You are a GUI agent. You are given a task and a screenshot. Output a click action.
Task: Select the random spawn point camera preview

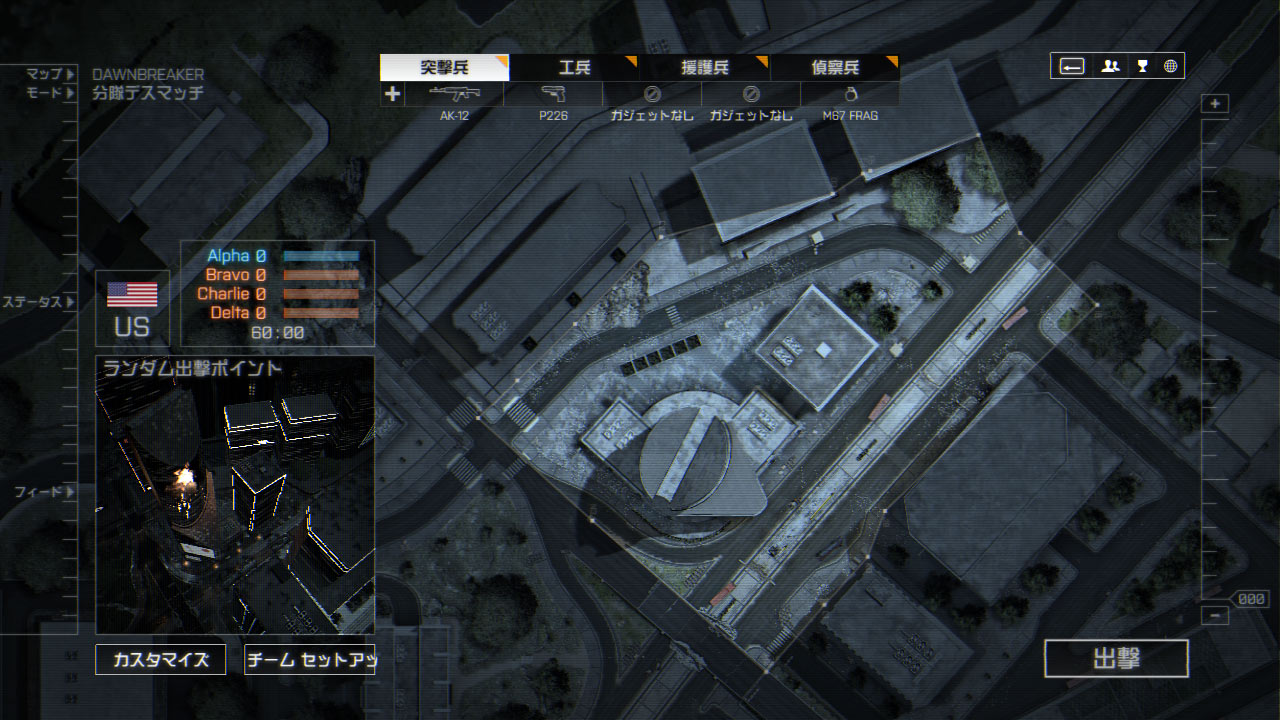coord(235,500)
